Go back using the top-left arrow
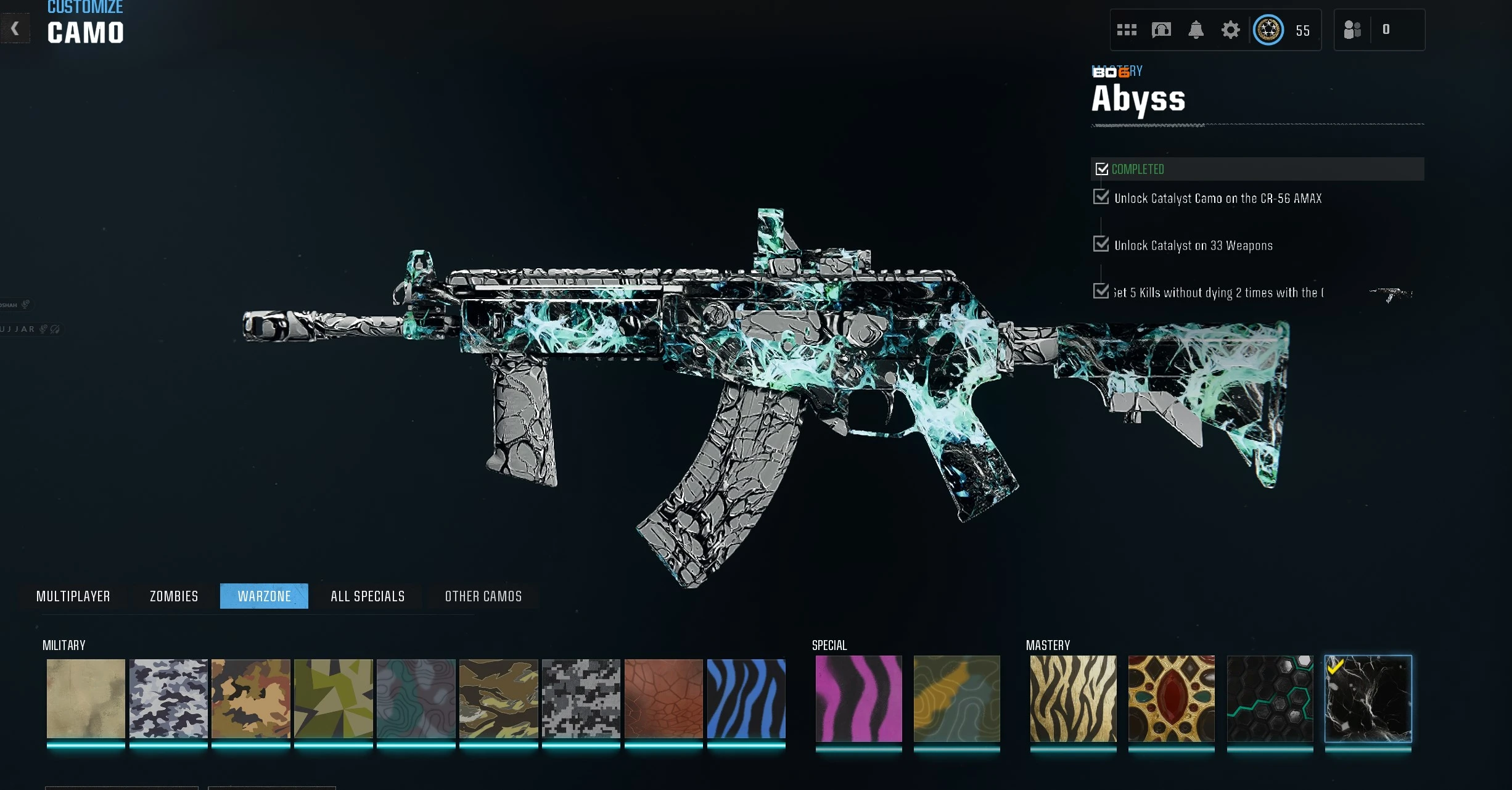The width and height of the screenshot is (1512, 790). tap(15, 28)
